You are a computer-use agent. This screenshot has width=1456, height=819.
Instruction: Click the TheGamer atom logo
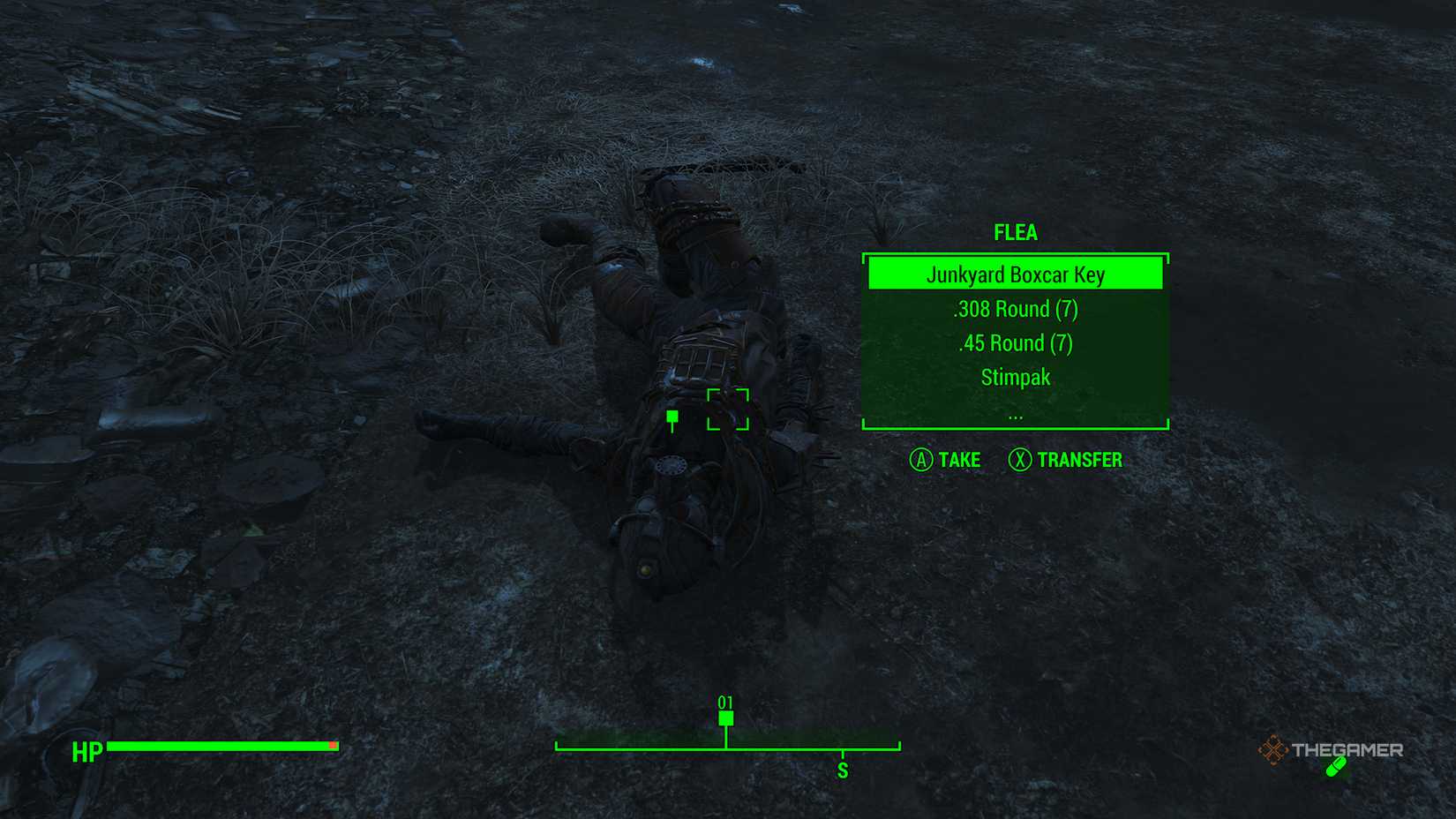coord(1276,751)
